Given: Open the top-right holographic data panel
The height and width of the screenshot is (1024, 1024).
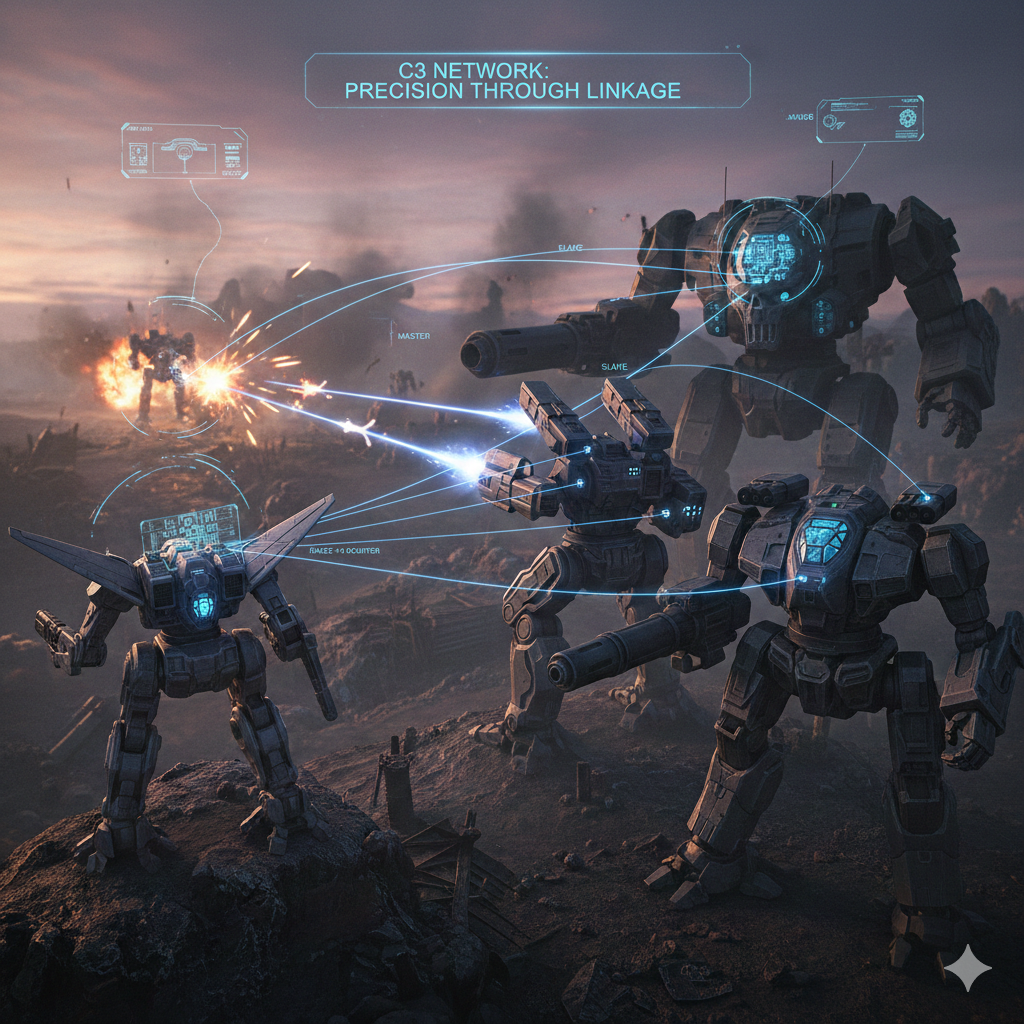Looking at the screenshot, I should 869,120.
